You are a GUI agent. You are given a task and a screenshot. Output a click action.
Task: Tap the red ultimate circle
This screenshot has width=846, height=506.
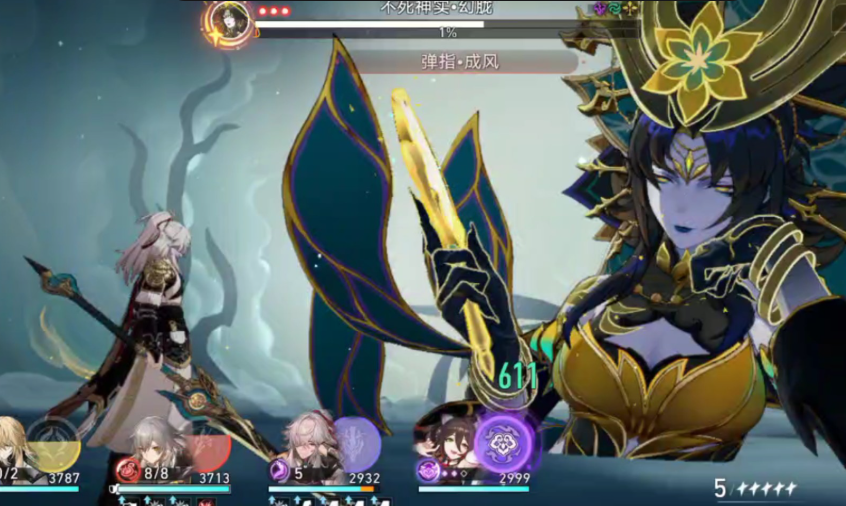(x=208, y=446)
